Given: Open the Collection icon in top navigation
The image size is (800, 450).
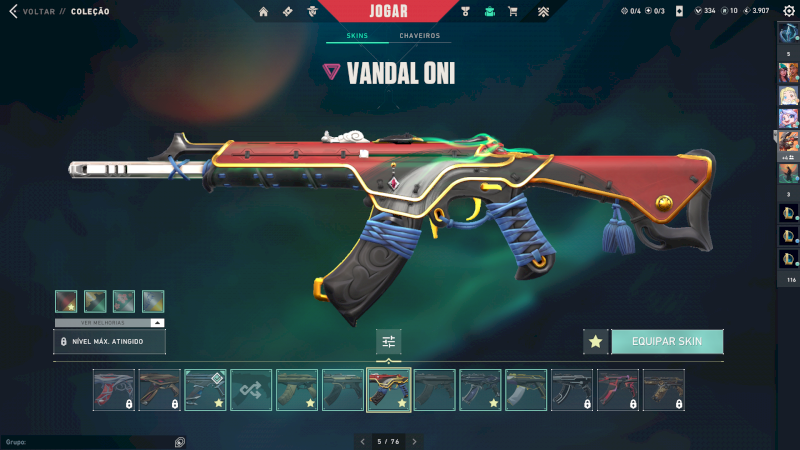Looking at the screenshot, I should [489, 12].
